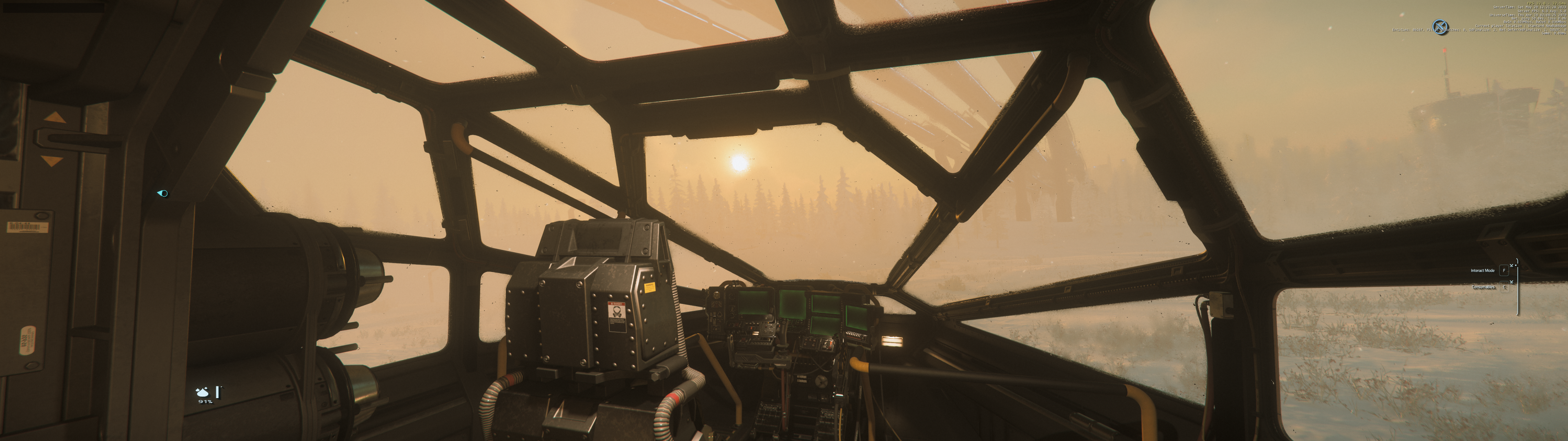Image resolution: width=1568 pixels, height=441 pixels.
Task: Click the 91% hydration level indicator
Action: click(206, 402)
